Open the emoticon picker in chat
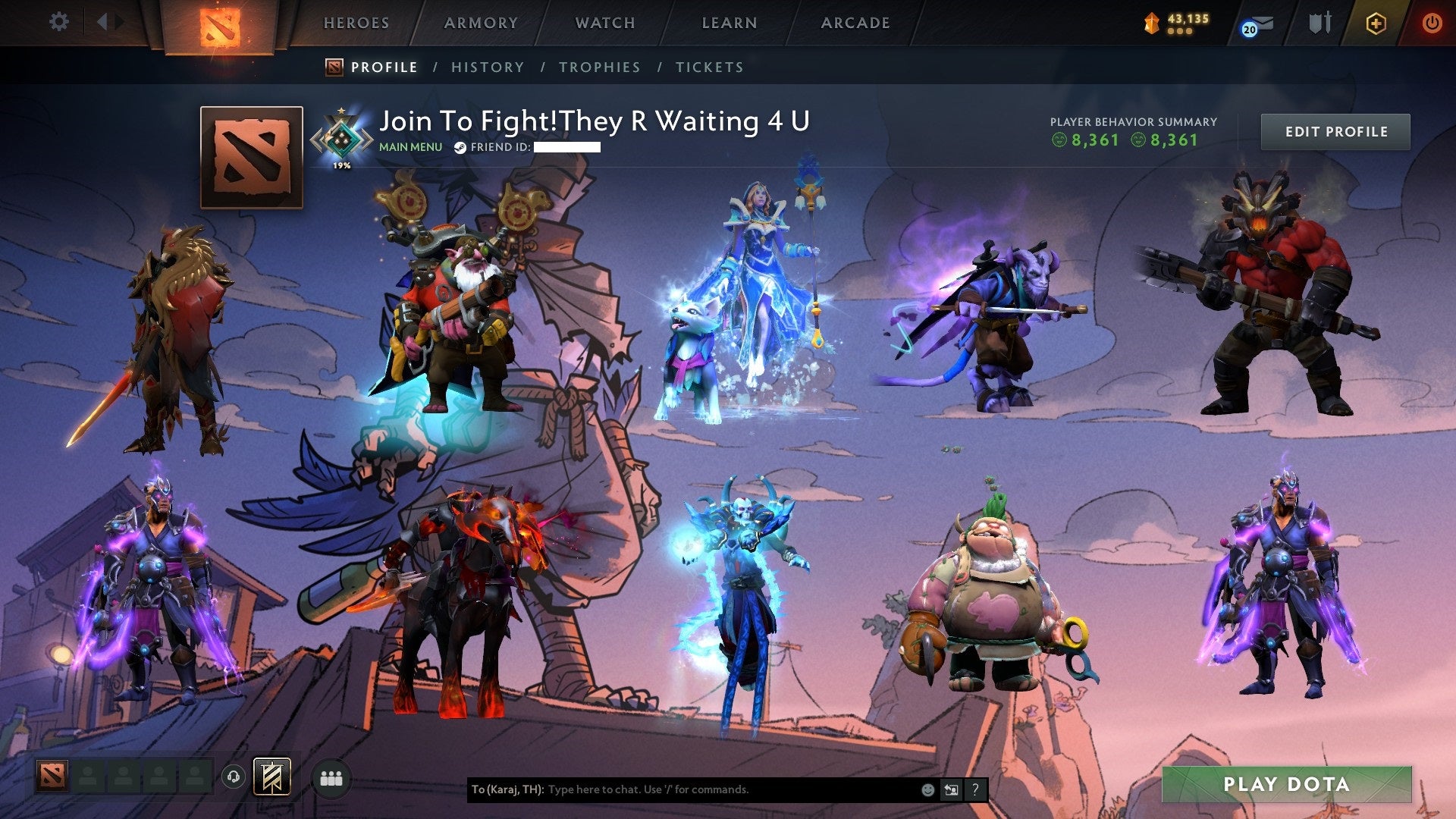This screenshot has height=819, width=1456. tap(927, 789)
